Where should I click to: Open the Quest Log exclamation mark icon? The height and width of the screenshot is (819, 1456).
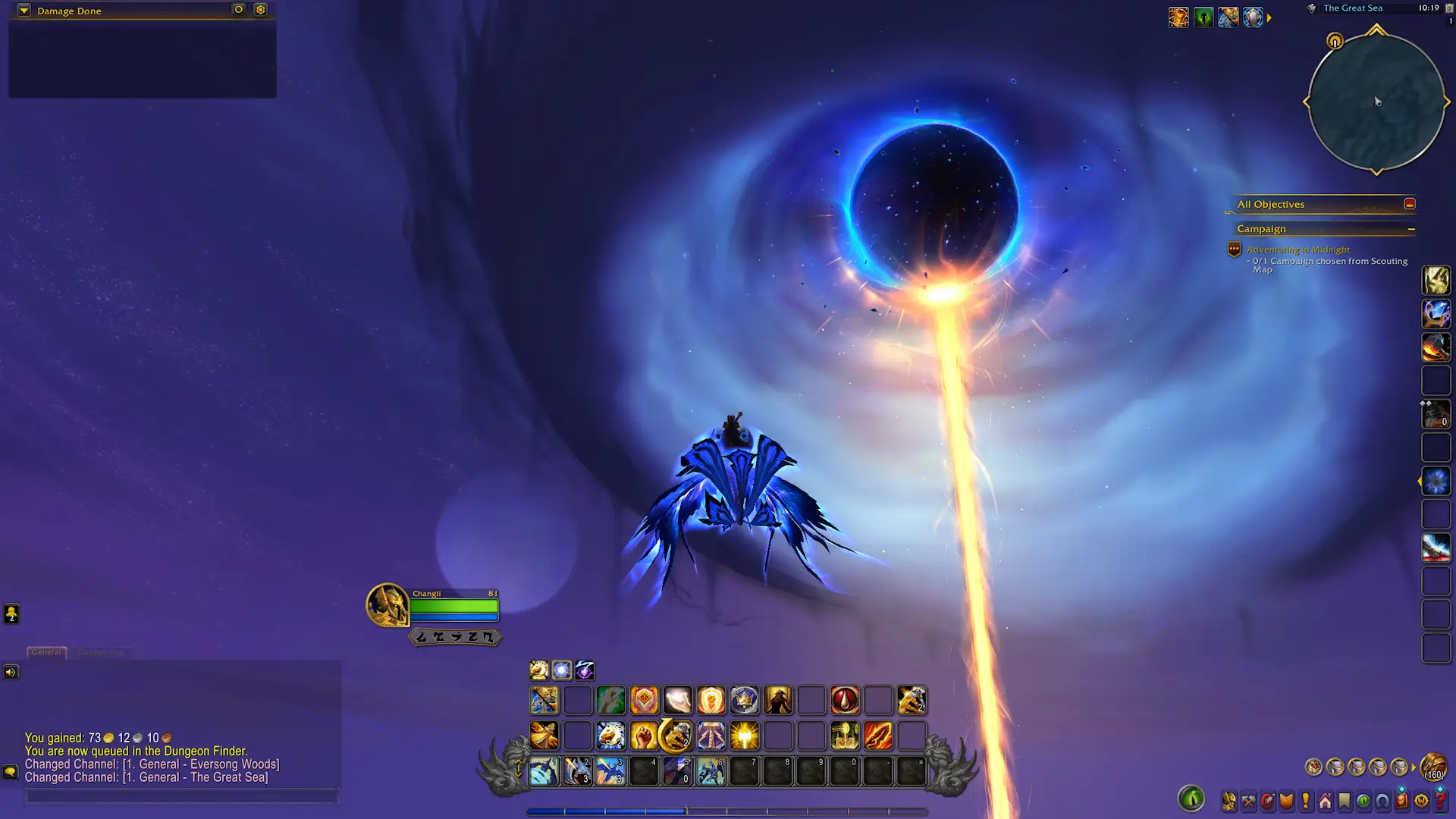click(x=1306, y=802)
